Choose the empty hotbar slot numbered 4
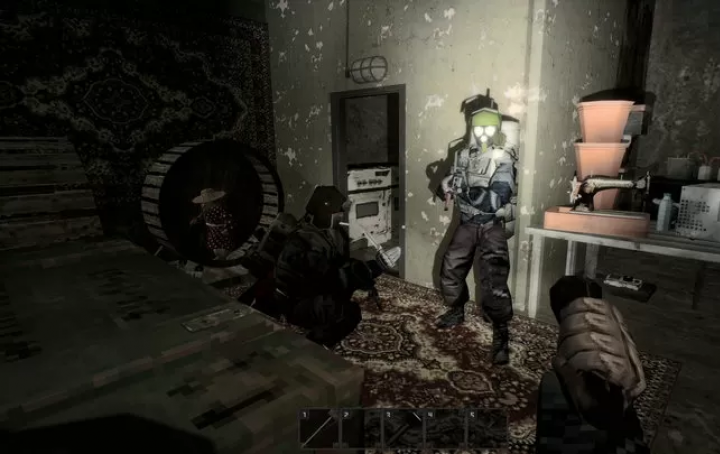The height and width of the screenshot is (454, 720). (x=446, y=428)
